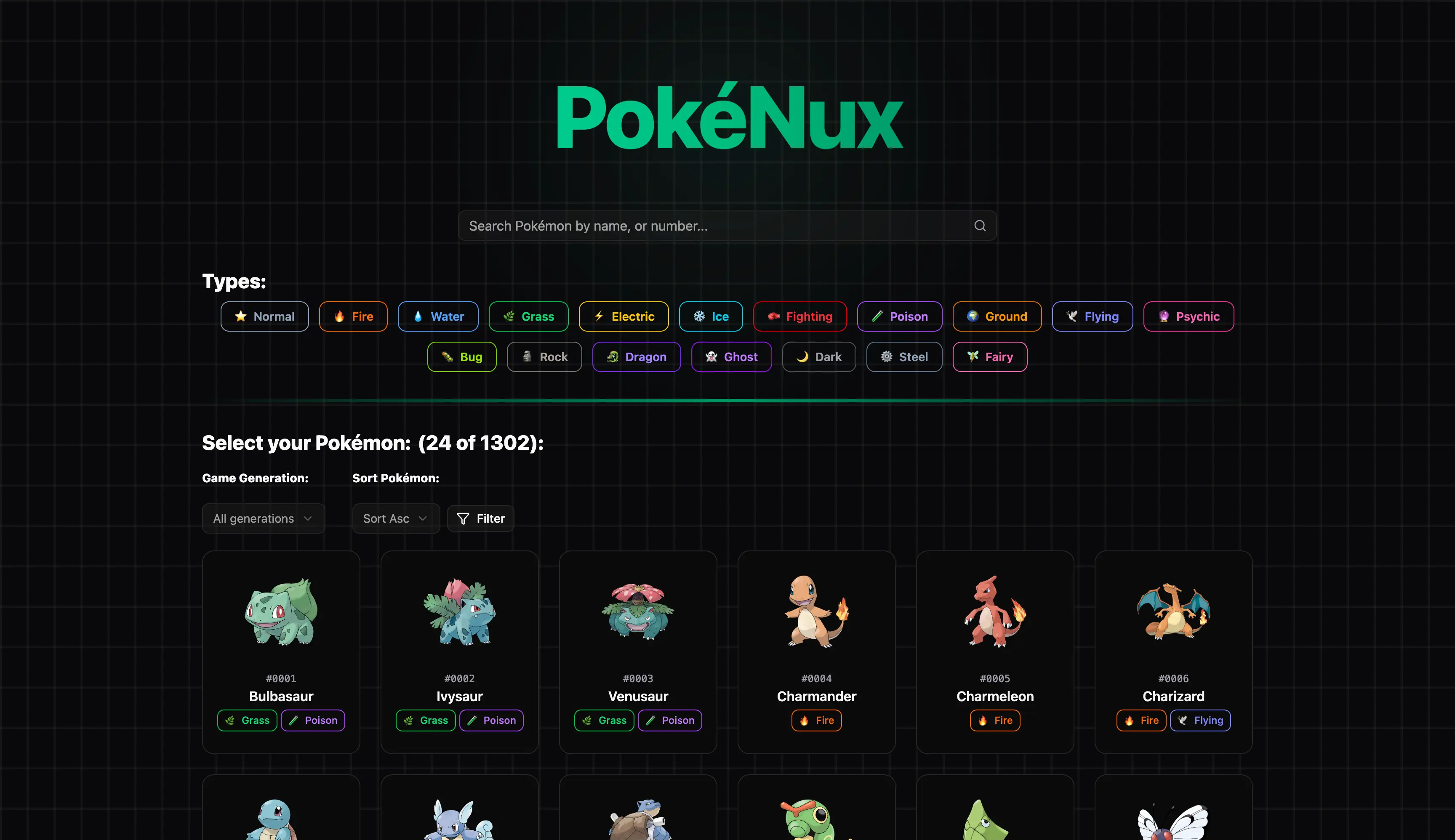Select the Electric lightning bolt icon

click(x=599, y=316)
